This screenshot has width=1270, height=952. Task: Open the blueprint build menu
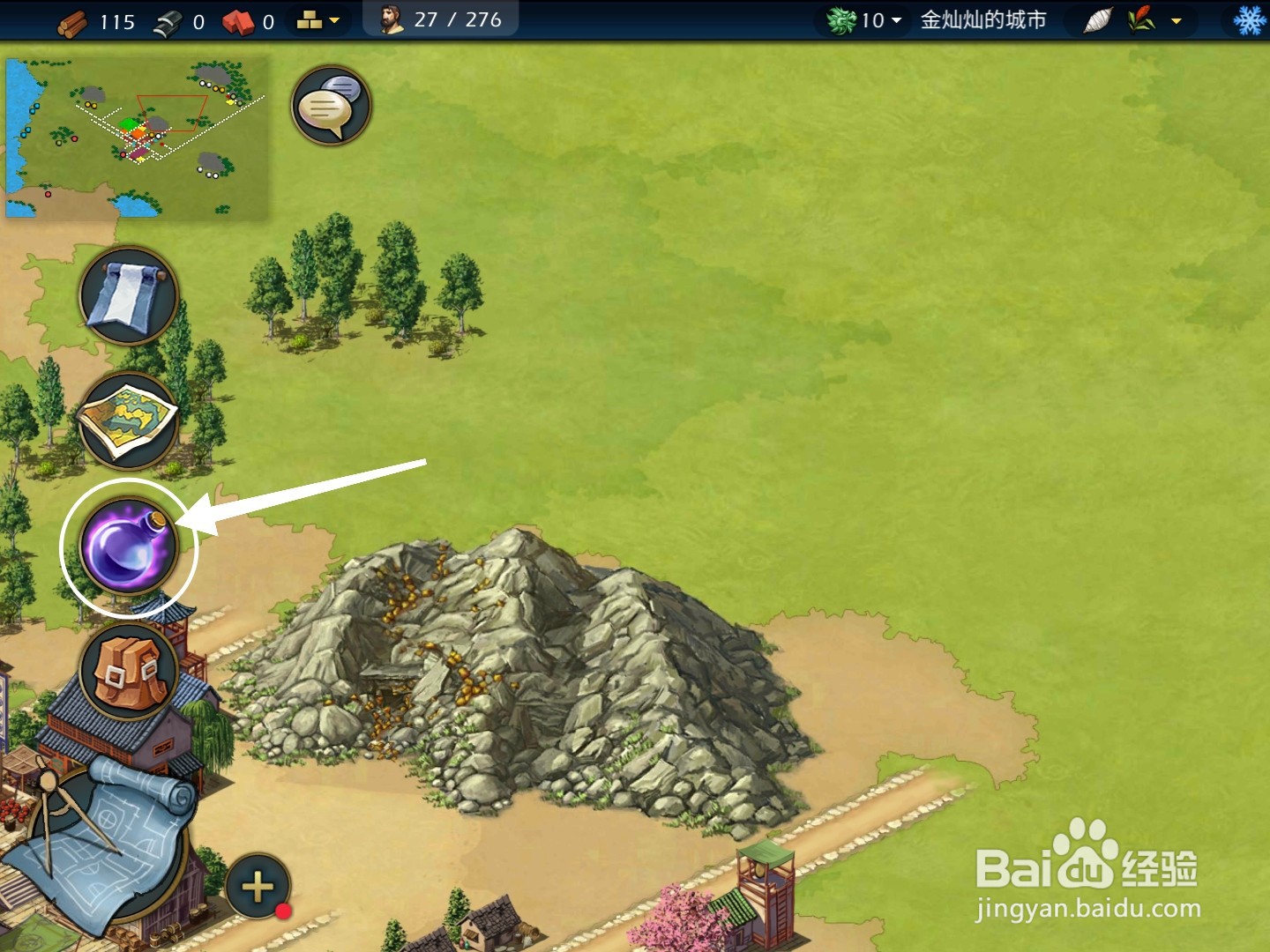point(97,846)
